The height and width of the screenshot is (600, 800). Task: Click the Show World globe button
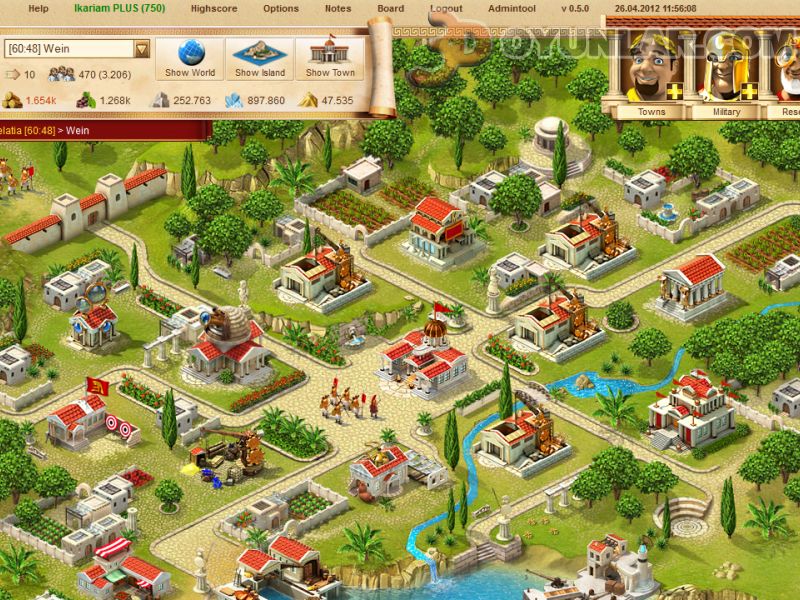coord(190,58)
